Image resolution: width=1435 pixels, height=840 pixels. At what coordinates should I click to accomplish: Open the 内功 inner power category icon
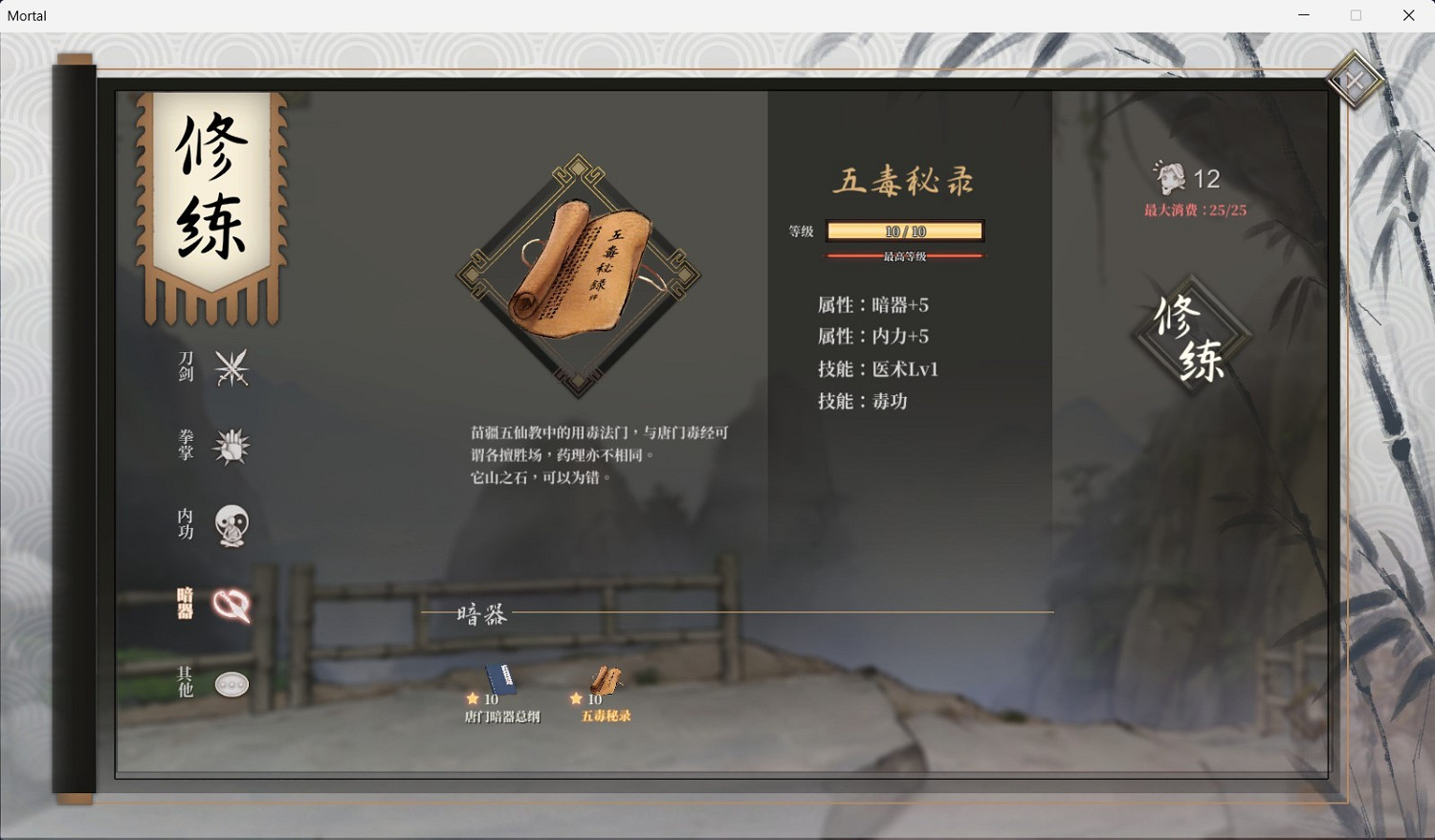(x=231, y=524)
